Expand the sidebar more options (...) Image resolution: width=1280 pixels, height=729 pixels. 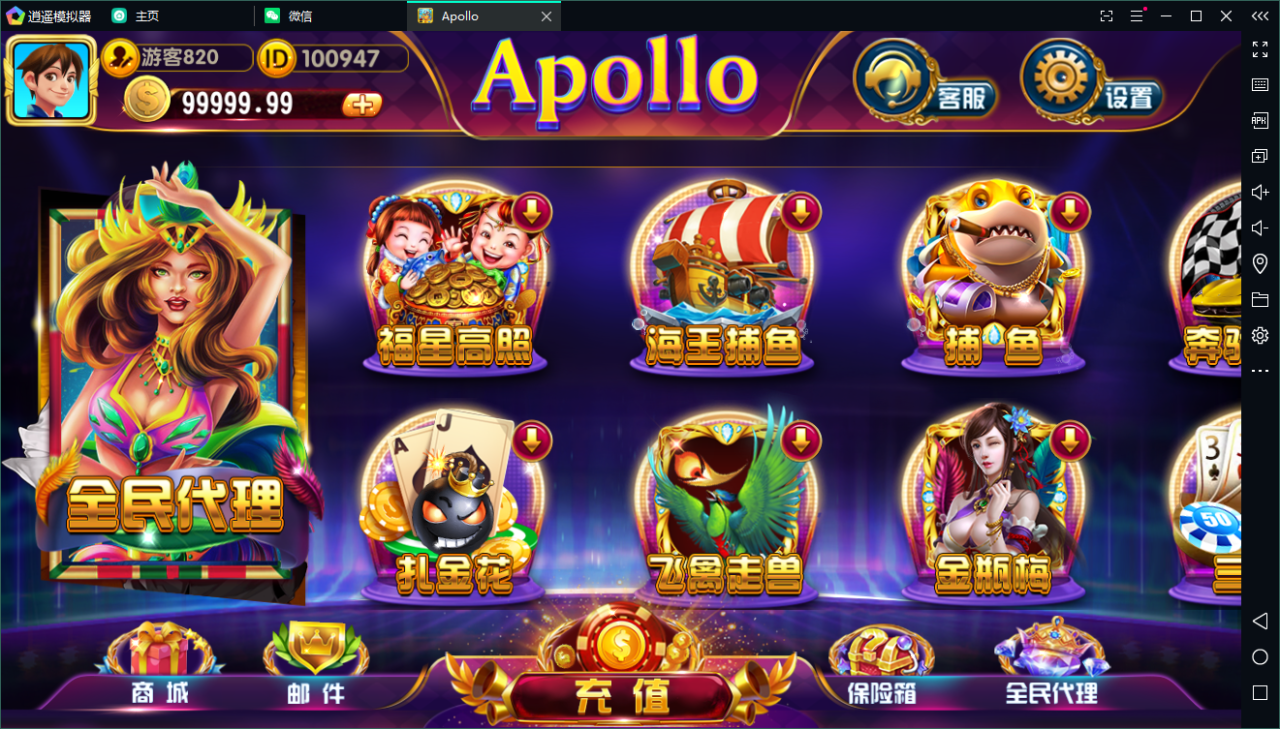(x=1260, y=370)
